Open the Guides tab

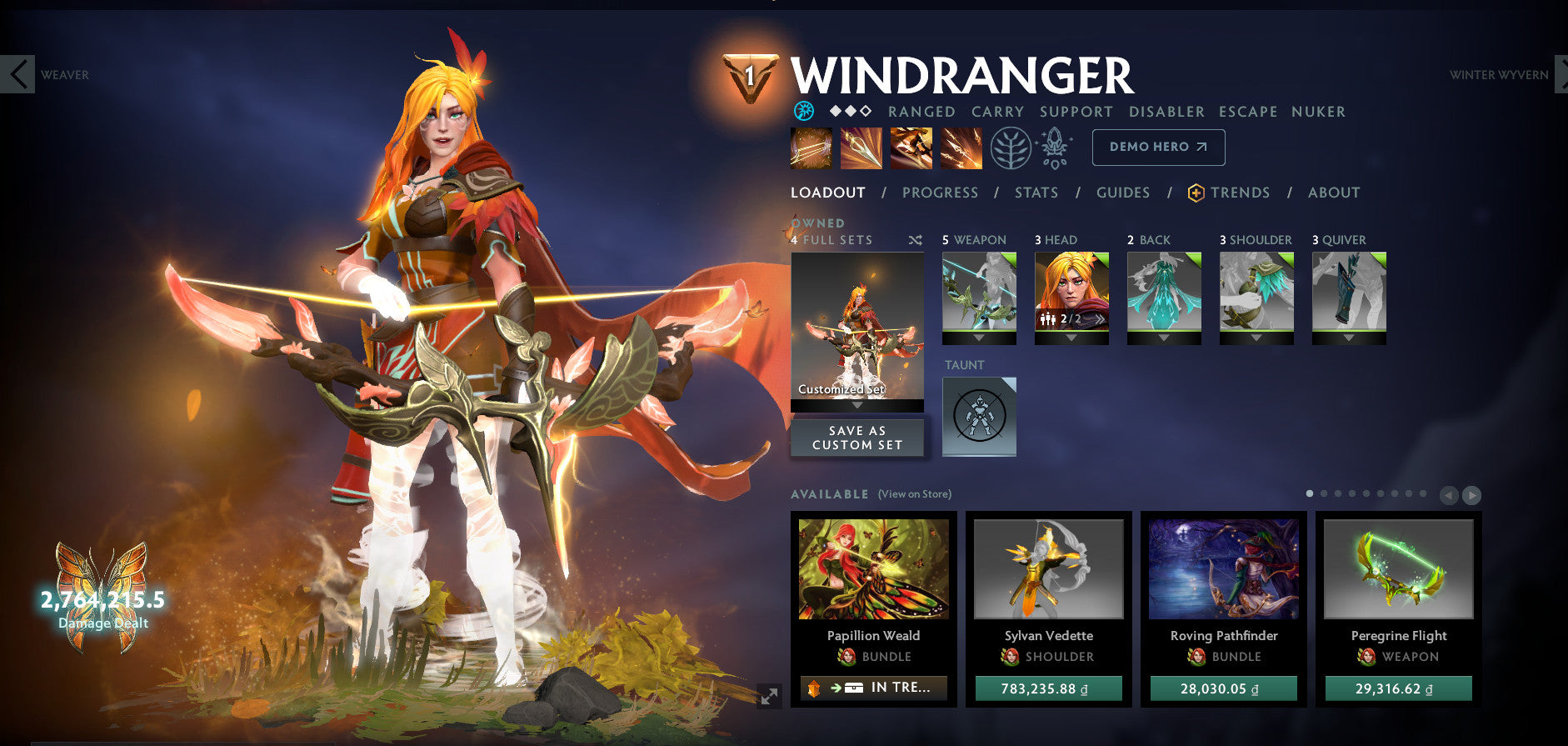1123,193
